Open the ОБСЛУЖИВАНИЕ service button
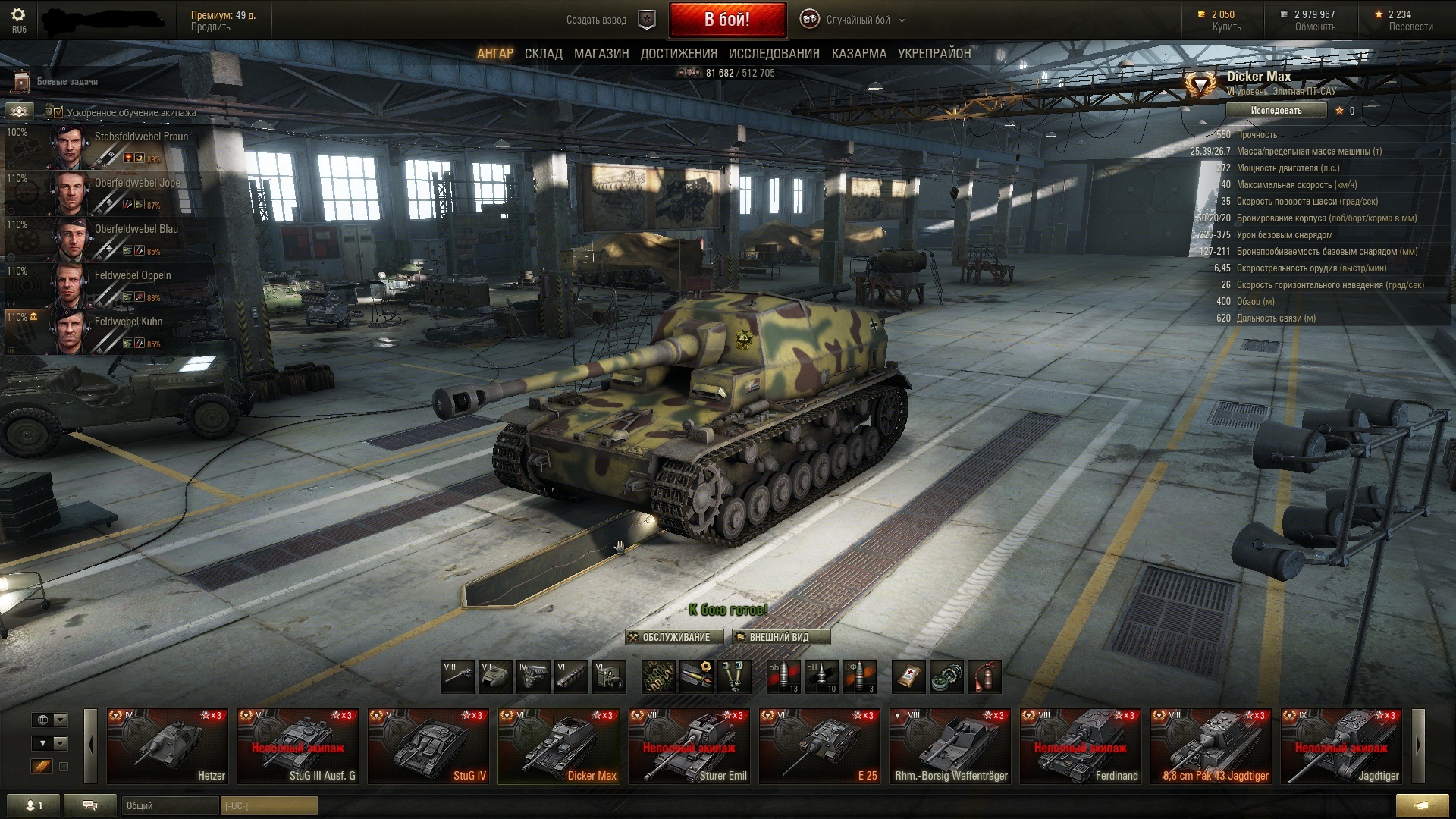Screen dimensions: 1456x819 pyautogui.click(x=669, y=637)
